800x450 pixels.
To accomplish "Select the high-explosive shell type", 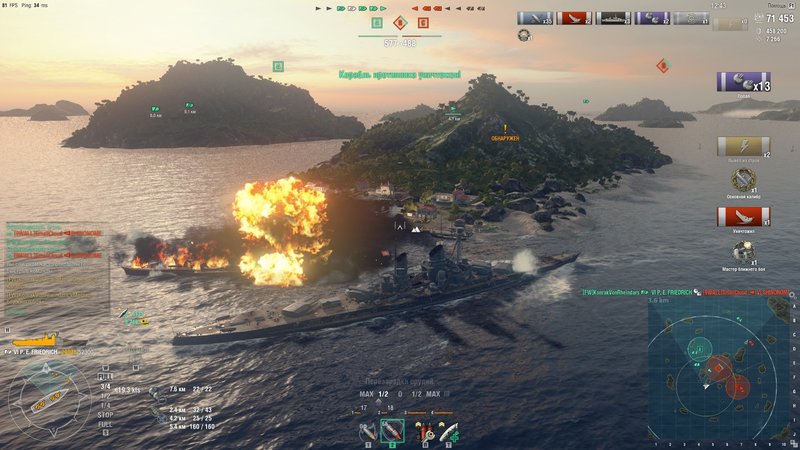I will tap(368, 430).
